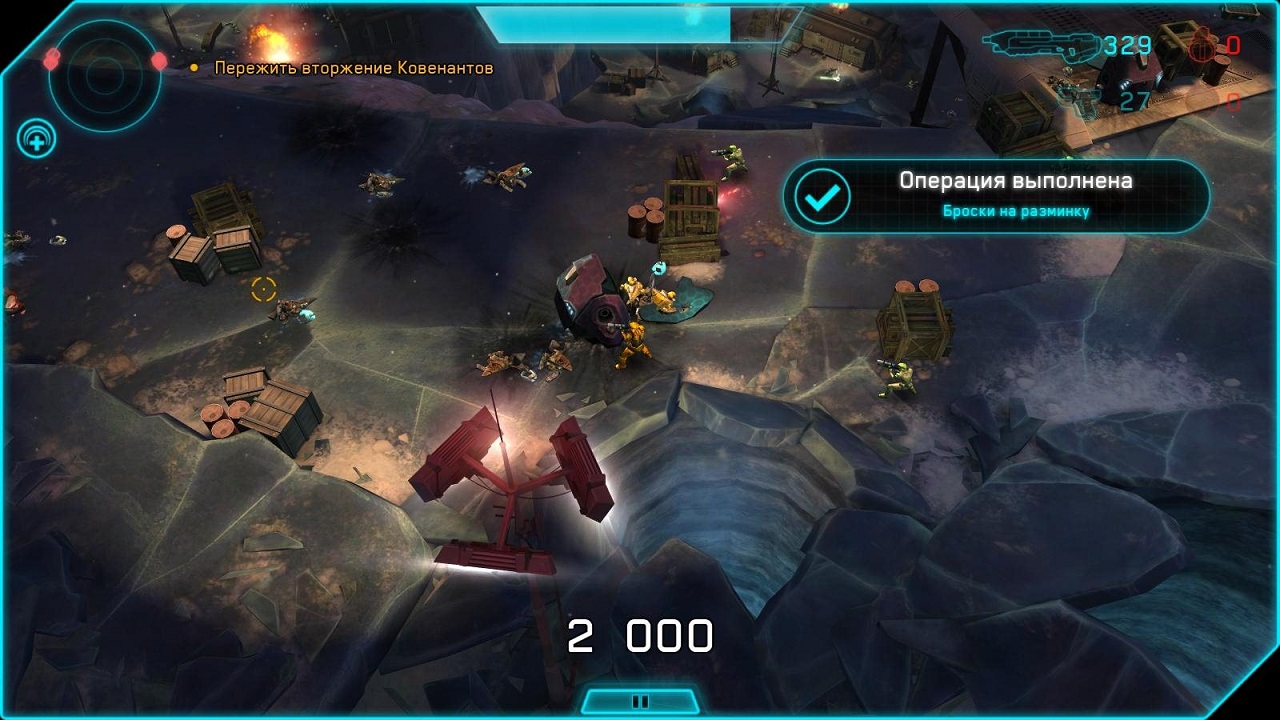1280x720 pixels.
Task: Tap the "Операция выполнена" notification banner
Action: click(x=996, y=195)
